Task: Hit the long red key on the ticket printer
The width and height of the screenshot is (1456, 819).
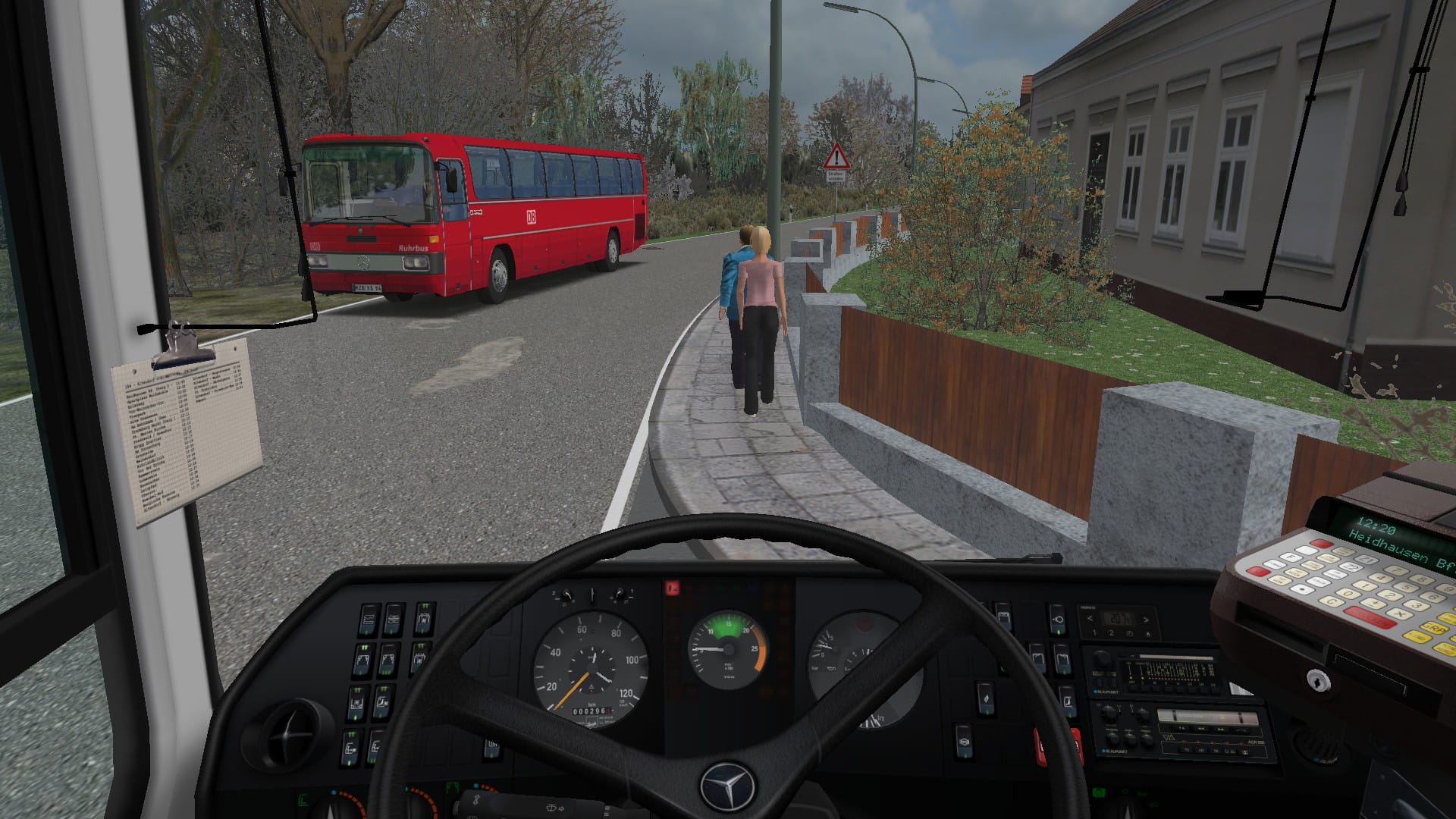Action: pyautogui.click(x=1370, y=617)
